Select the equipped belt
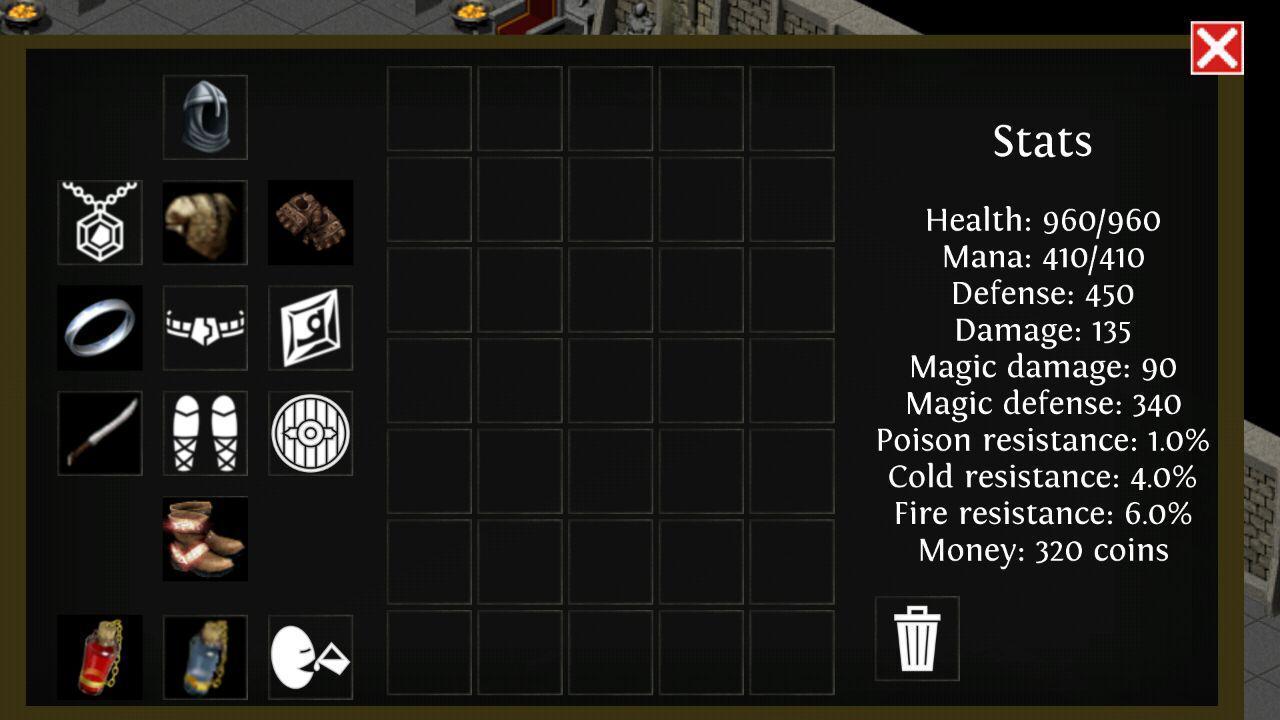Screen dimensions: 1280x720 (205, 328)
